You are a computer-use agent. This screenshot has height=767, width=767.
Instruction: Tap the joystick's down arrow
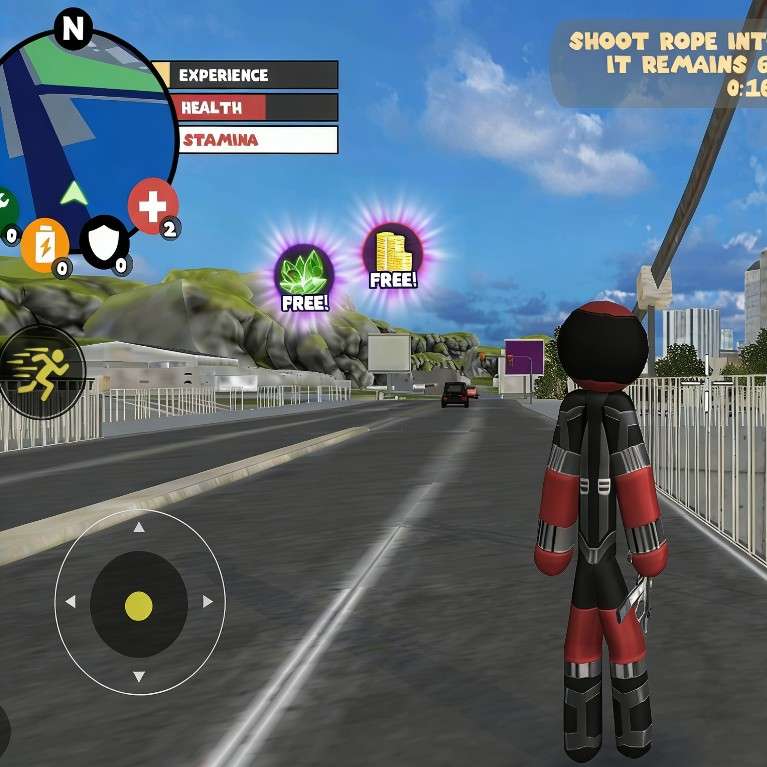tap(139, 677)
